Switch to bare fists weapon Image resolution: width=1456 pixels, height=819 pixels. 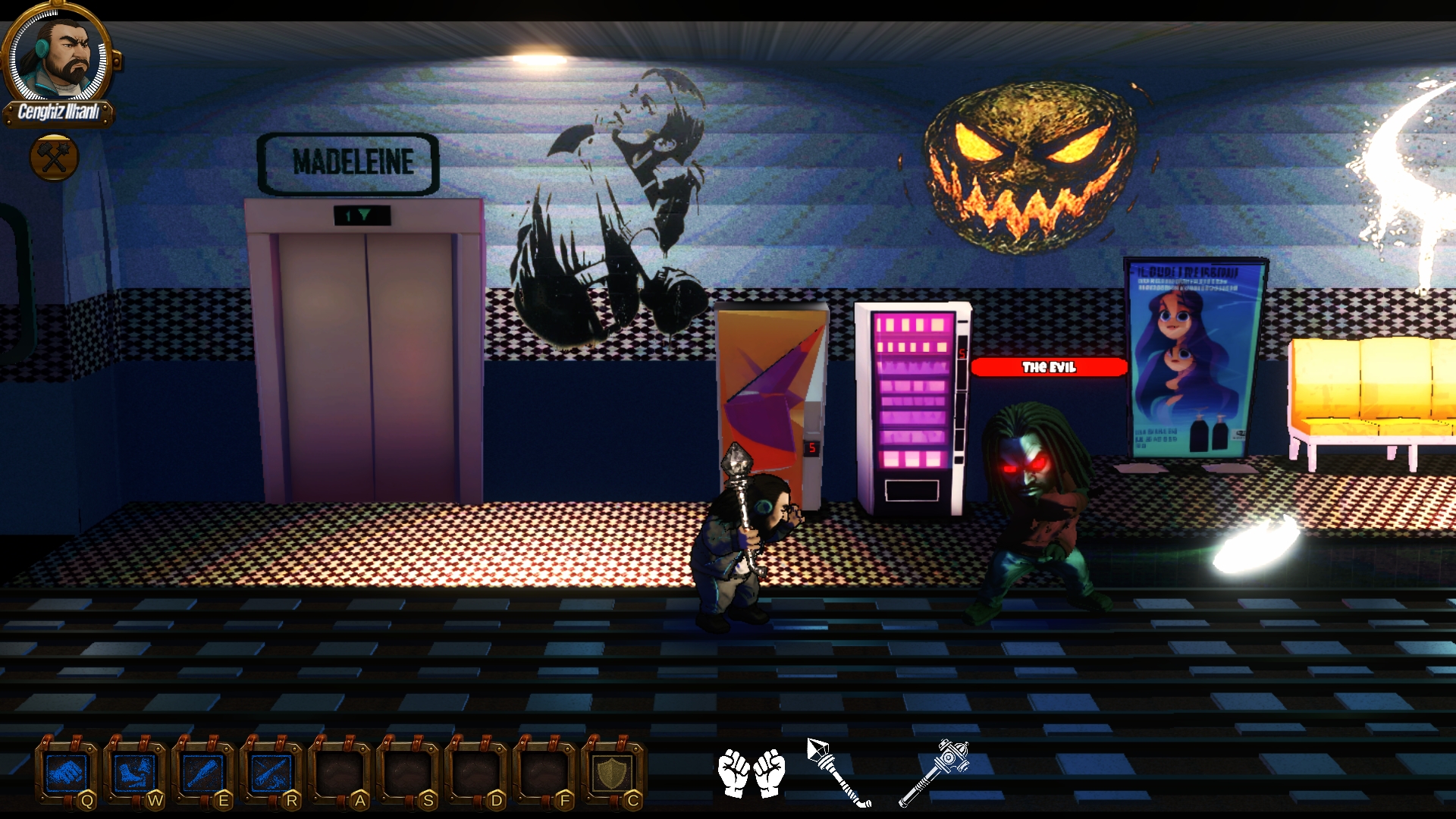tap(752, 773)
